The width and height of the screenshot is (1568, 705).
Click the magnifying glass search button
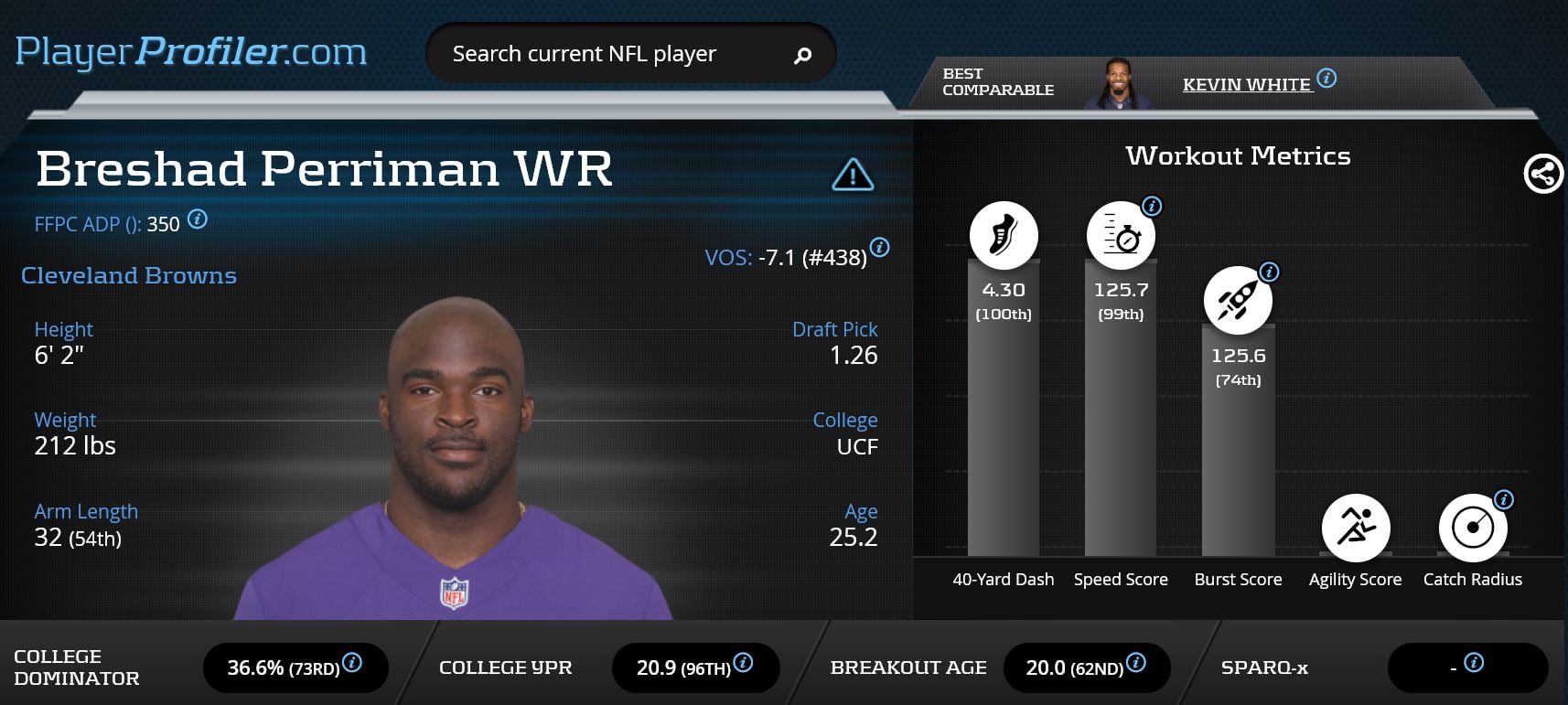click(802, 56)
